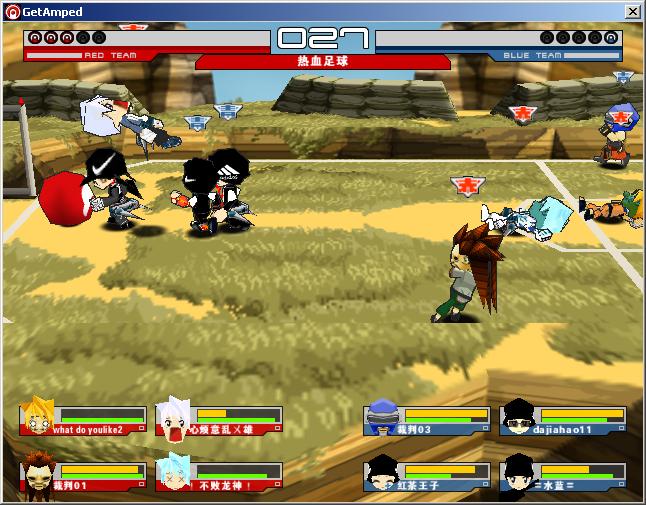Viewport: 646px width, 505px height.
Task: Select the 心烦意乱×雄 player panel
Action: (x=217, y=420)
